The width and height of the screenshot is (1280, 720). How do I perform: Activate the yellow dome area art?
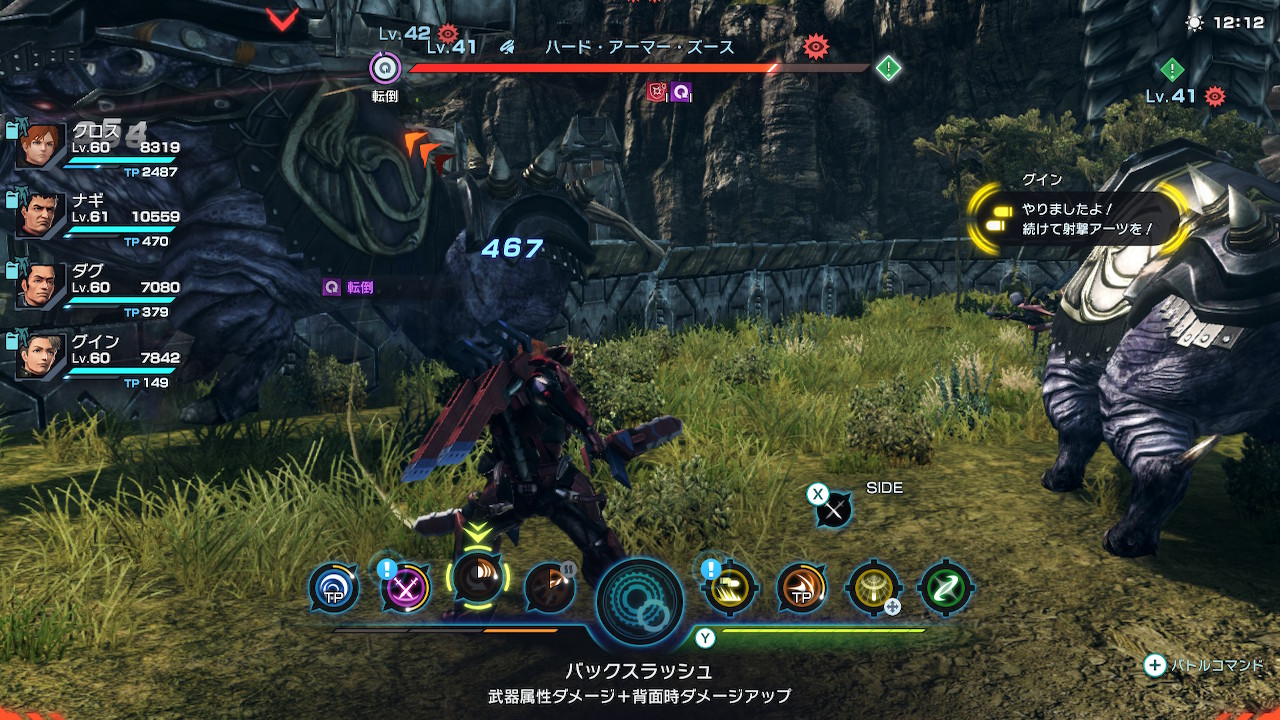tap(873, 588)
